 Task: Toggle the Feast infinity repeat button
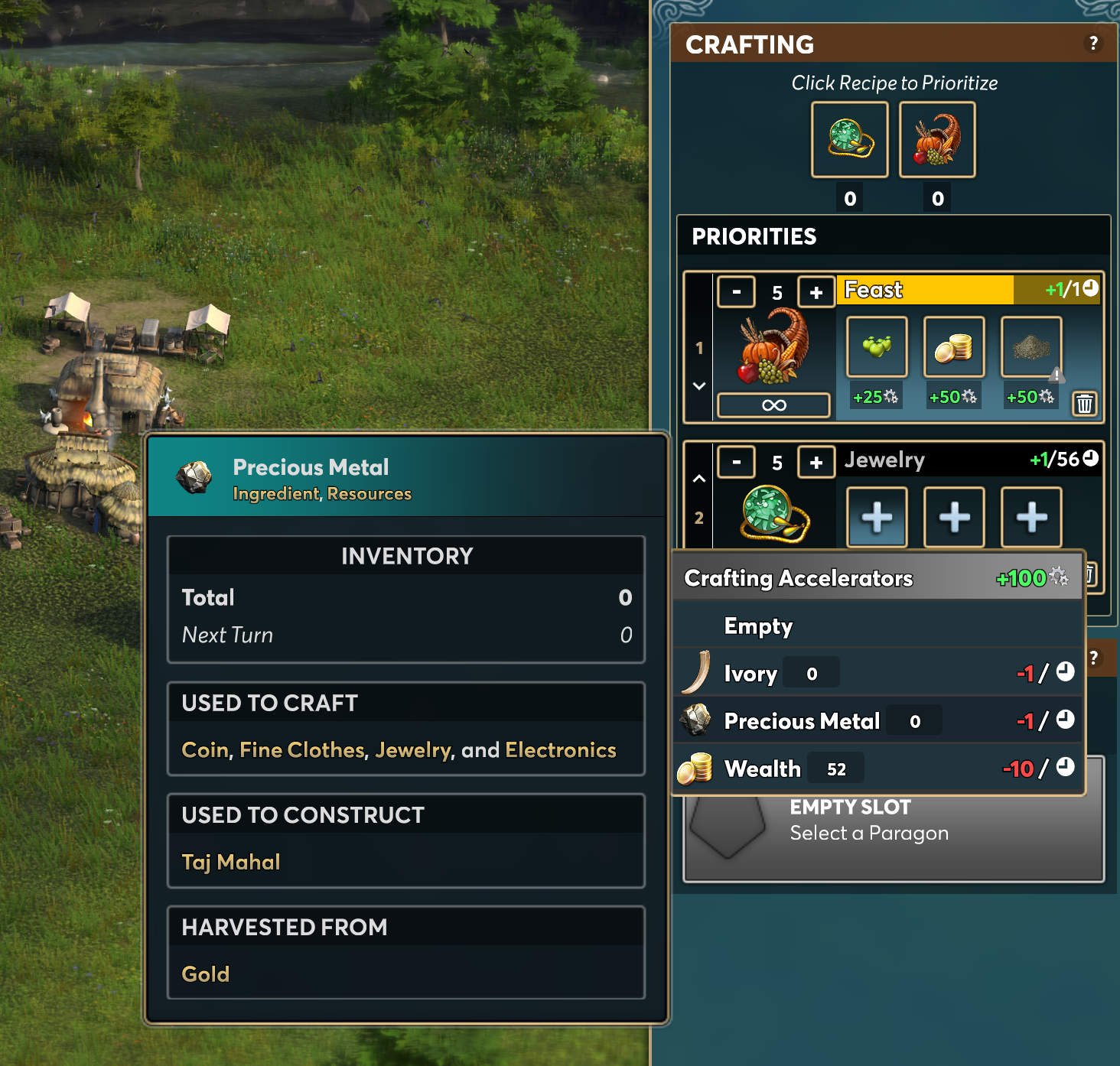click(773, 405)
